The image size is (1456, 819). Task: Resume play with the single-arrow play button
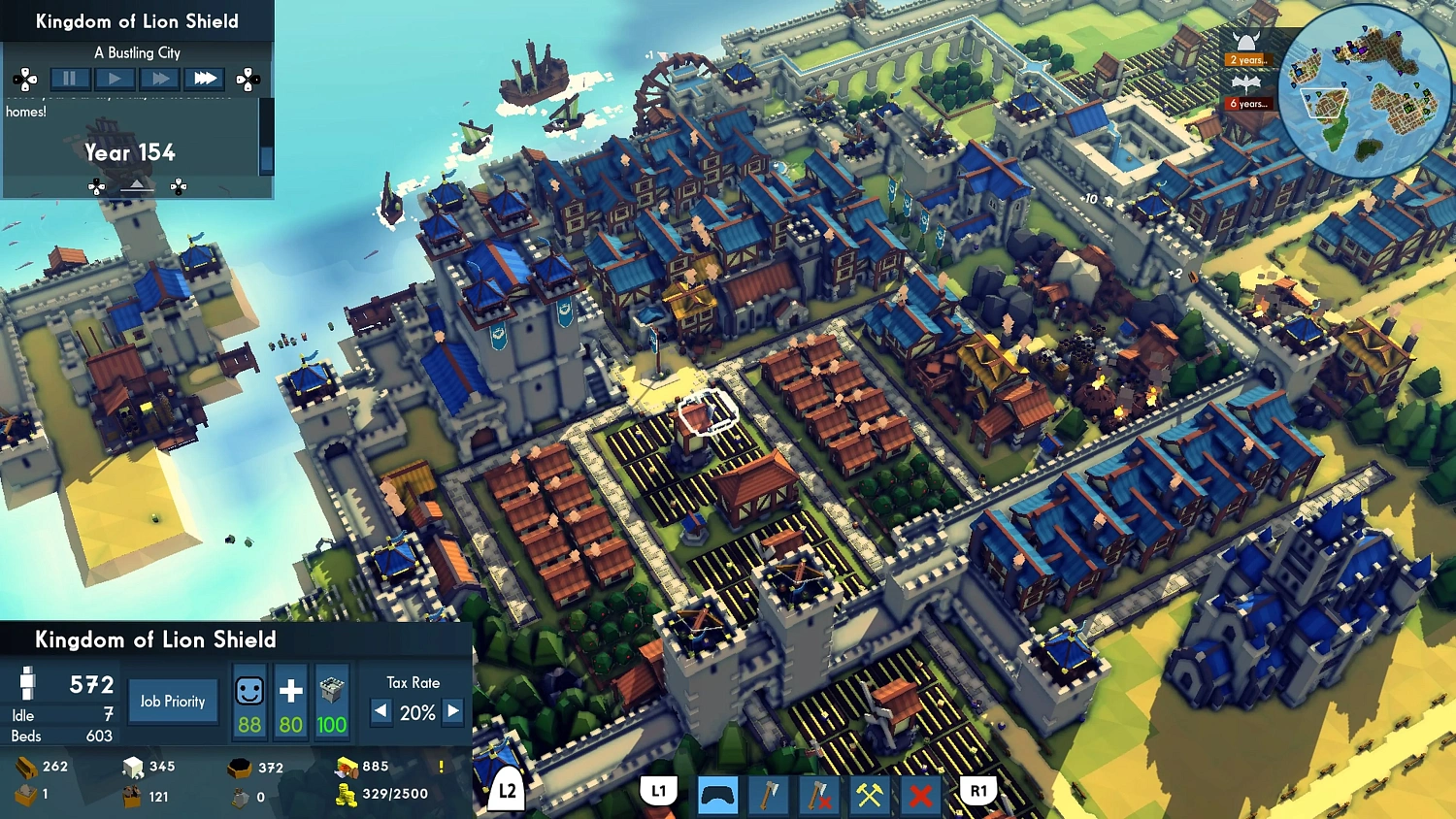[x=115, y=78]
